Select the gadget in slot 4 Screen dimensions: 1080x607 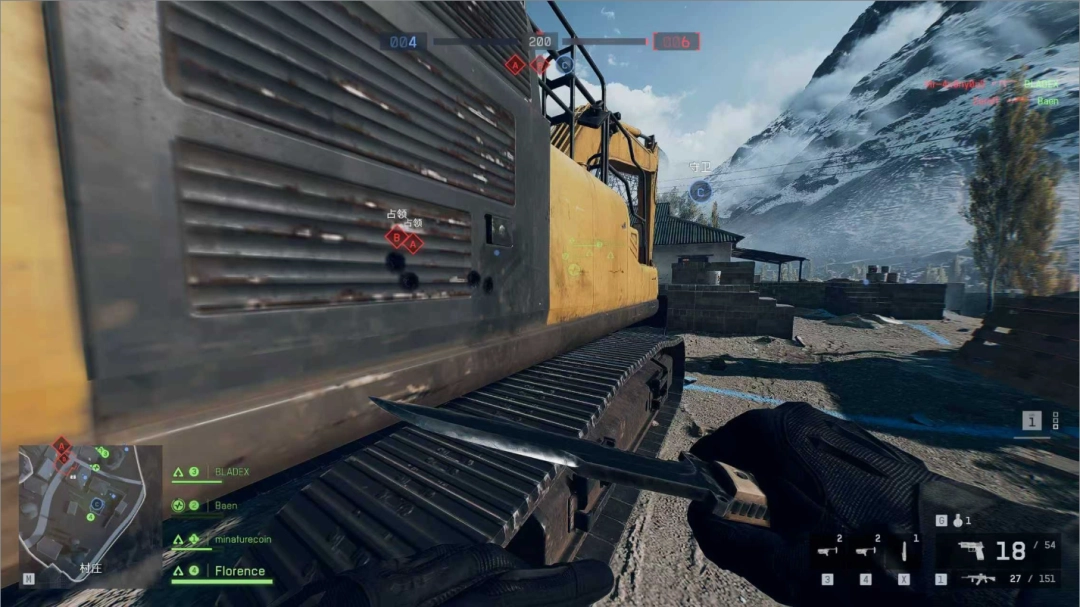(x=865, y=551)
